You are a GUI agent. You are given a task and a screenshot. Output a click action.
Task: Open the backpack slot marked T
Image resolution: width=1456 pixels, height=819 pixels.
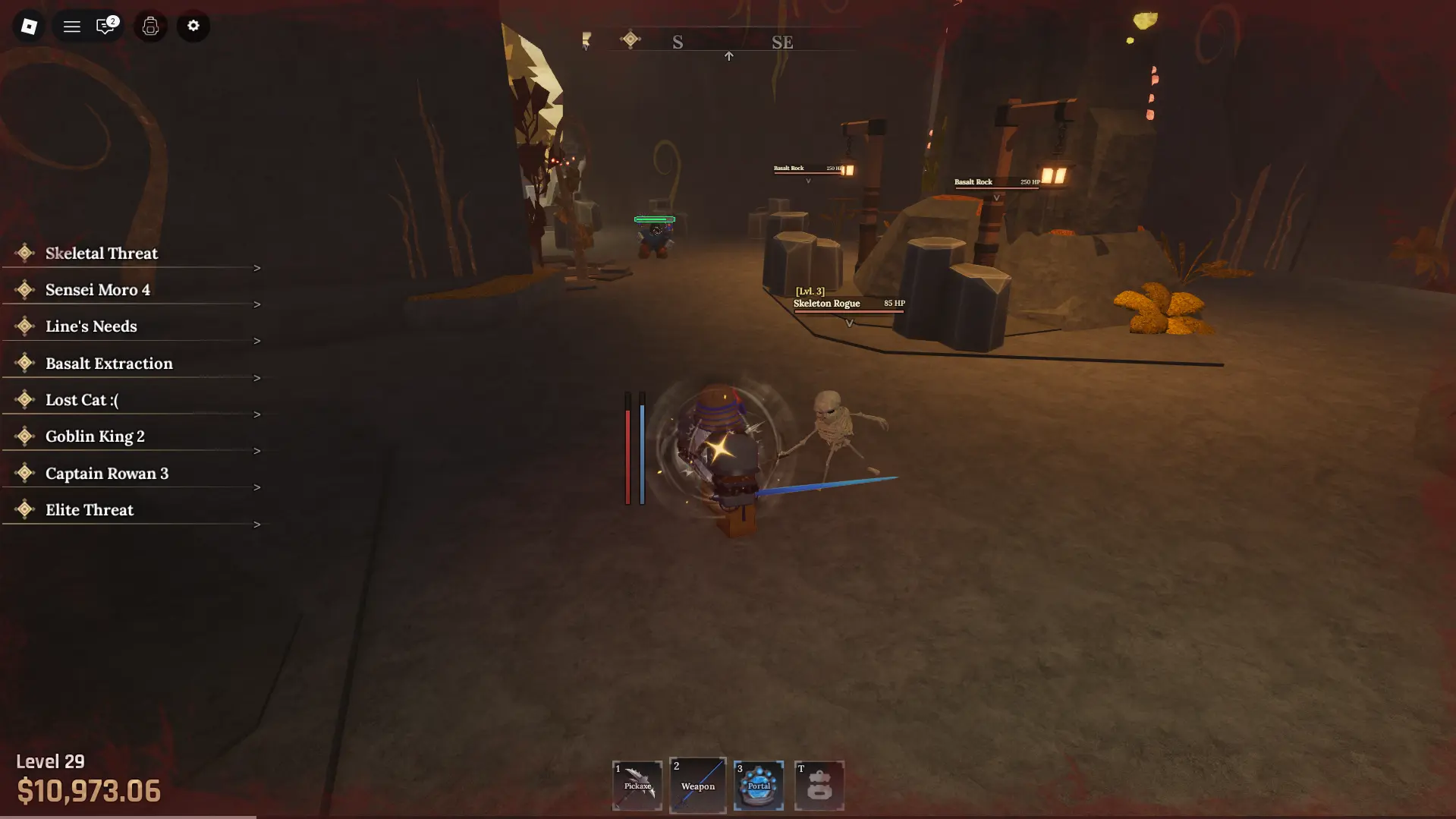[x=819, y=786]
